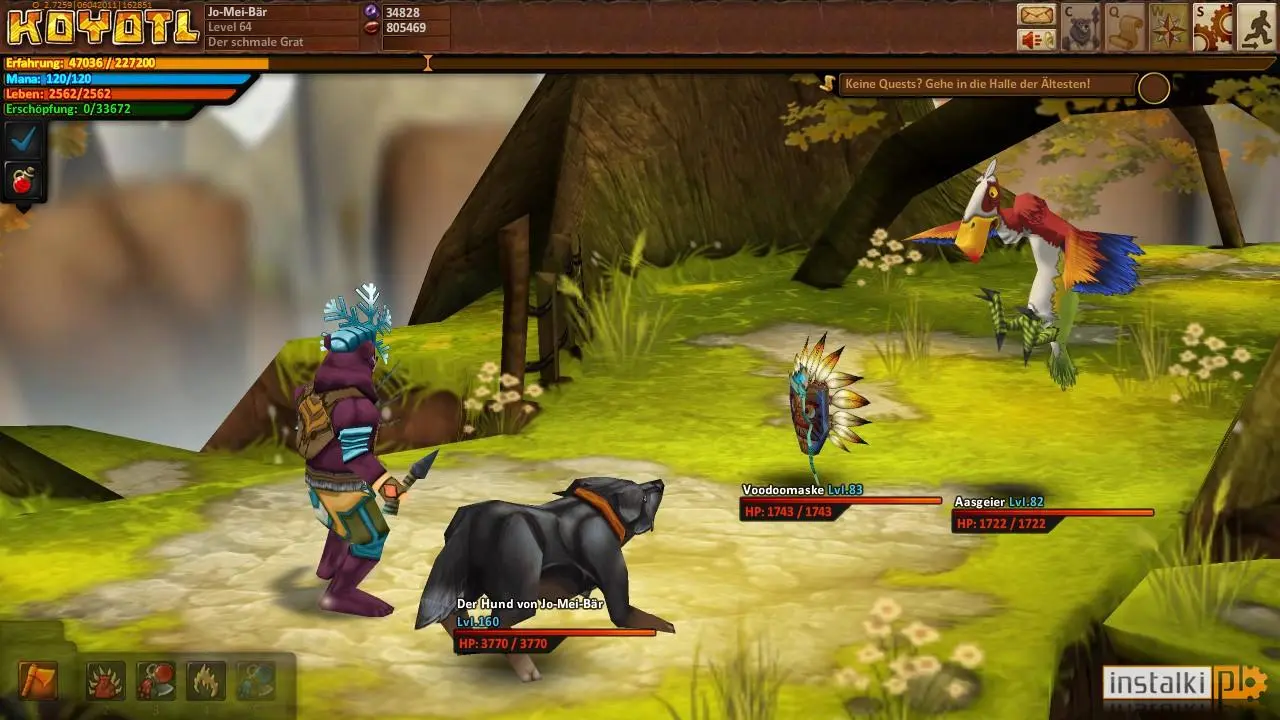Use the red potion and axe skill
The height and width of the screenshot is (720, 1280).
(x=155, y=681)
